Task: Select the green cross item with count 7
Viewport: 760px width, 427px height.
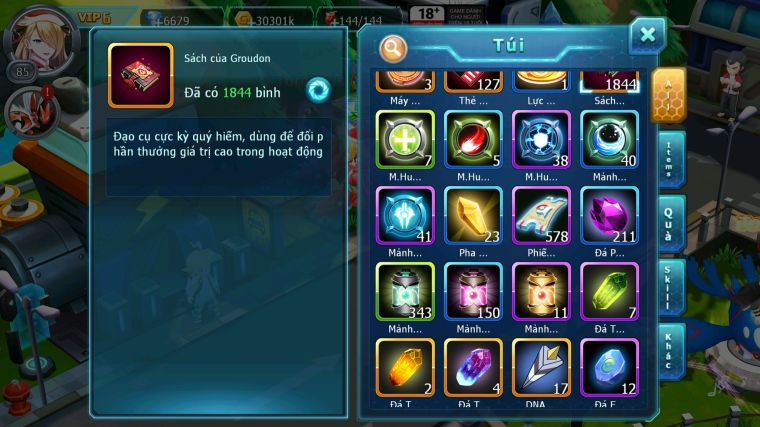Action: (x=405, y=139)
